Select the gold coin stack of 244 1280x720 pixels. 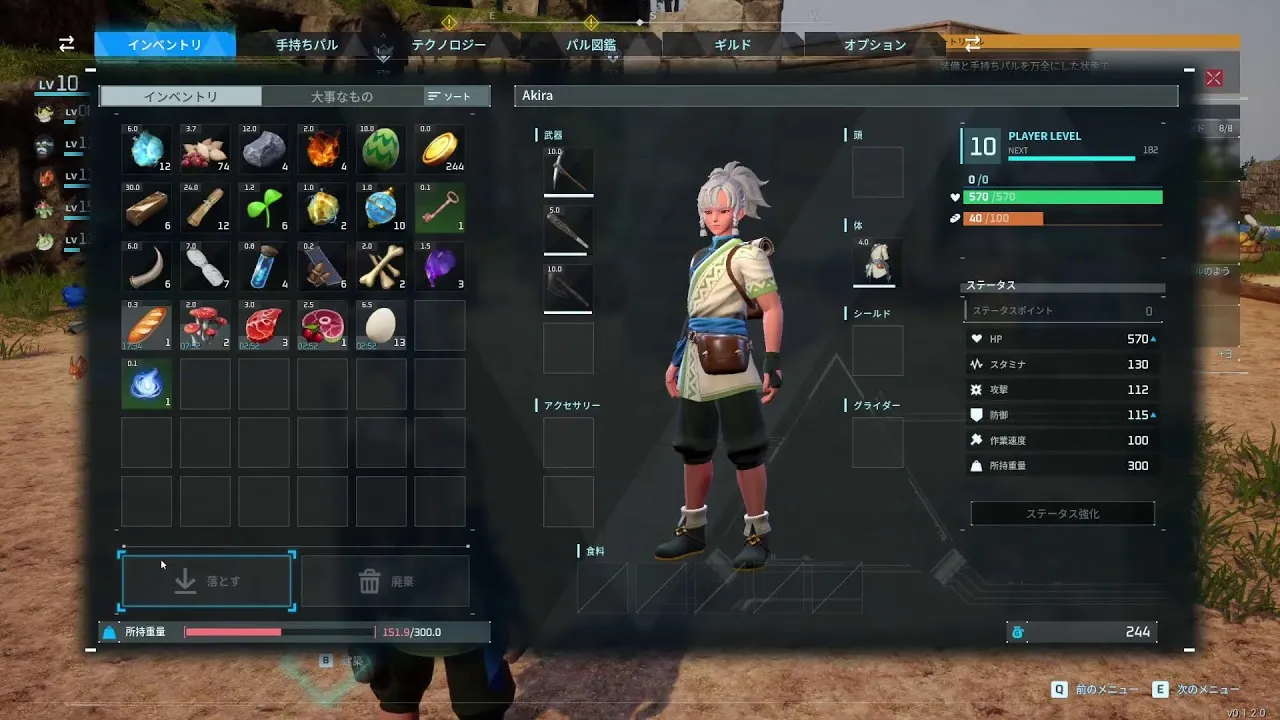tap(440, 150)
